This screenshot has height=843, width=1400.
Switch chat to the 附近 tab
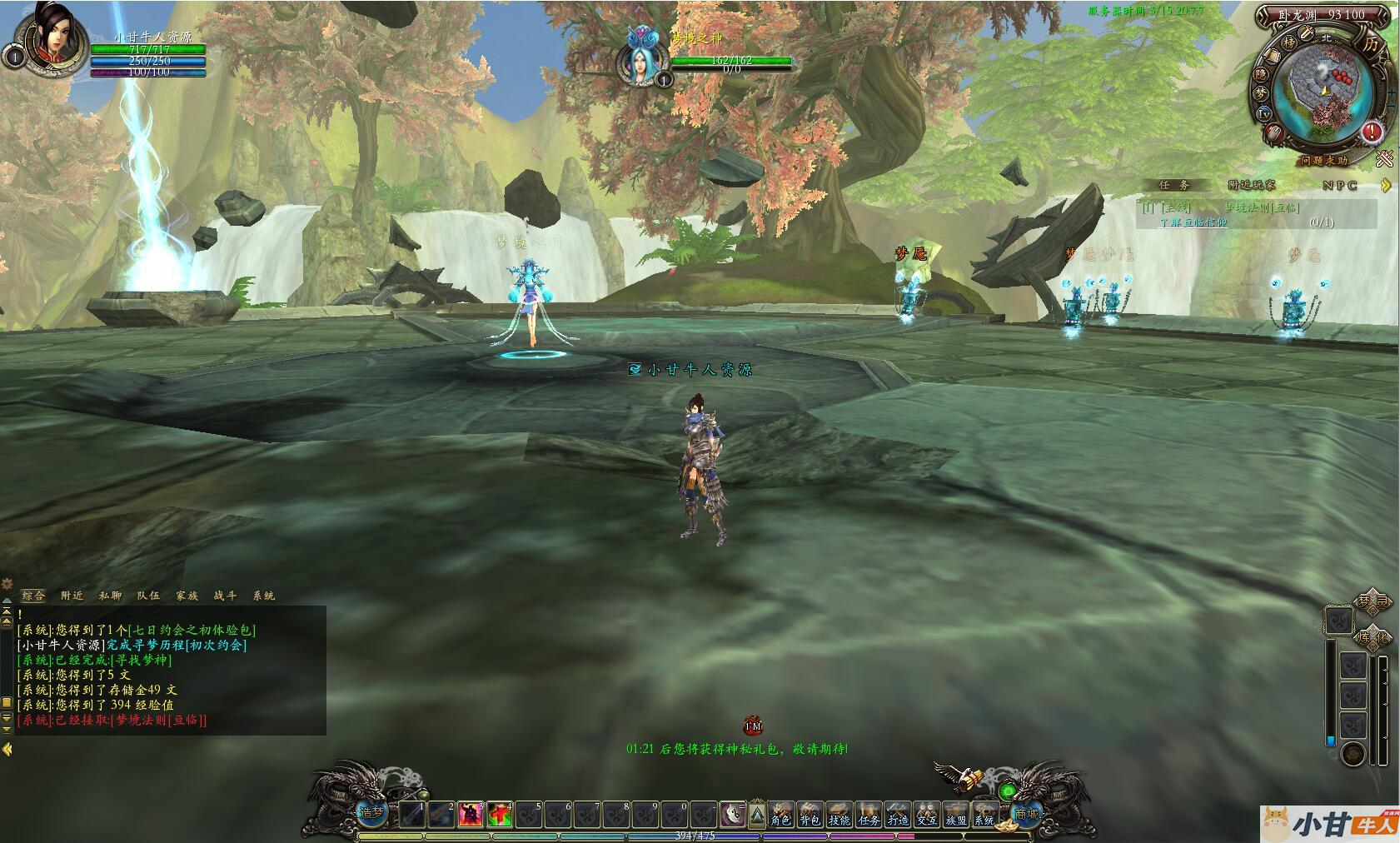click(72, 596)
